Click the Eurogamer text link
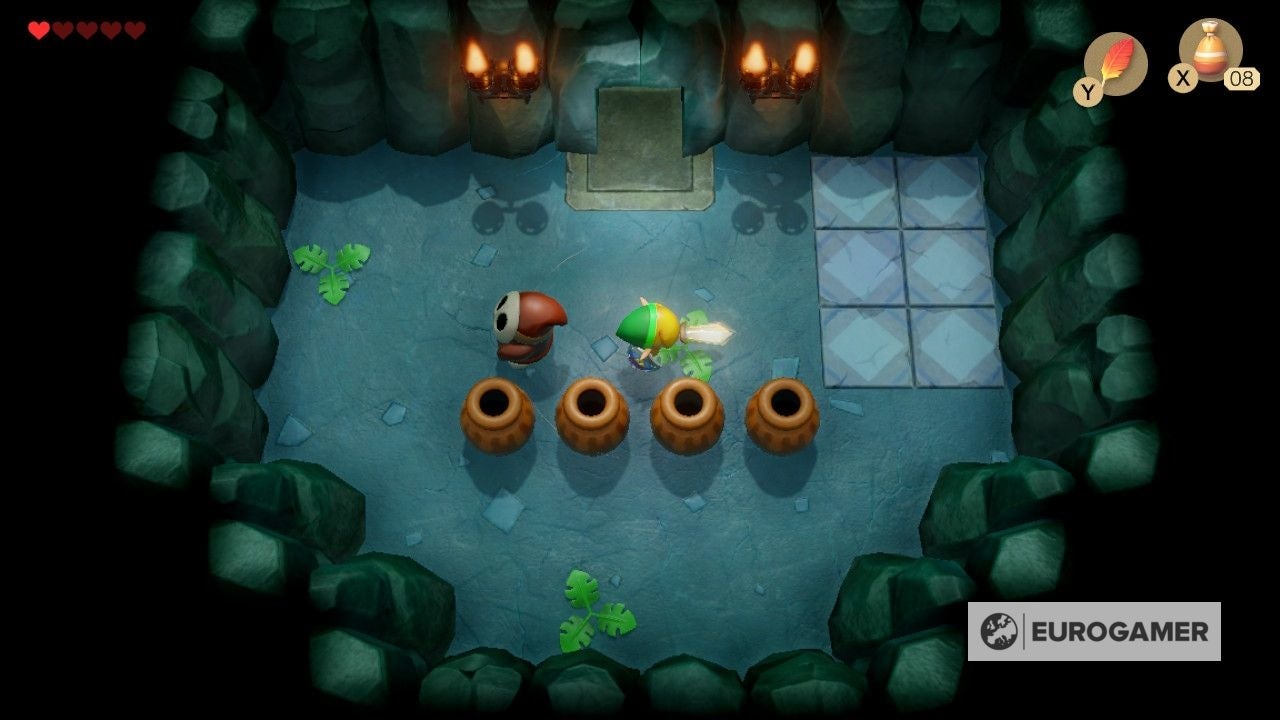The height and width of the screenshot is (720, 1280). coord(1120,632)
